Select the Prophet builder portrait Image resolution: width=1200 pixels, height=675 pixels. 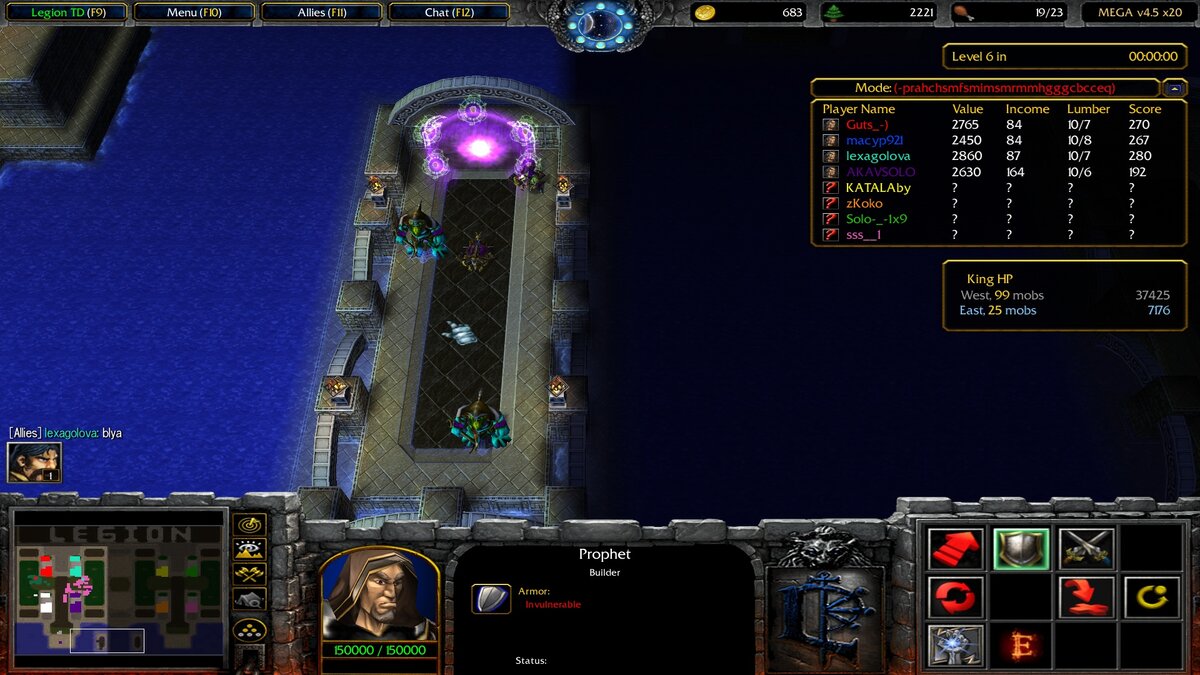pyautogui.click(x=379, y=596)
